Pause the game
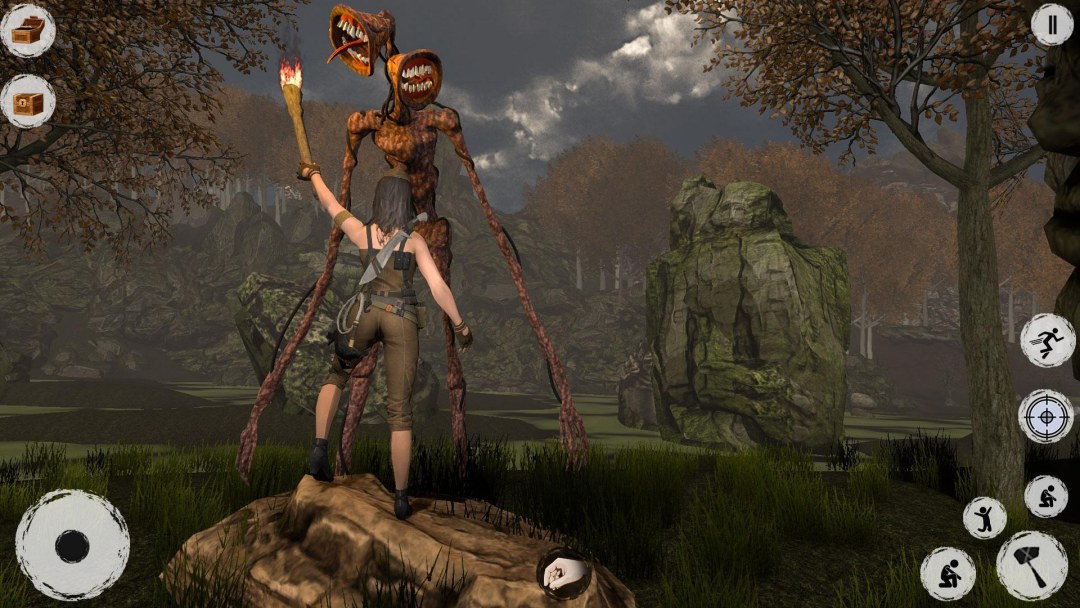Viewport: 1080px width, 608px height. 1051,24
